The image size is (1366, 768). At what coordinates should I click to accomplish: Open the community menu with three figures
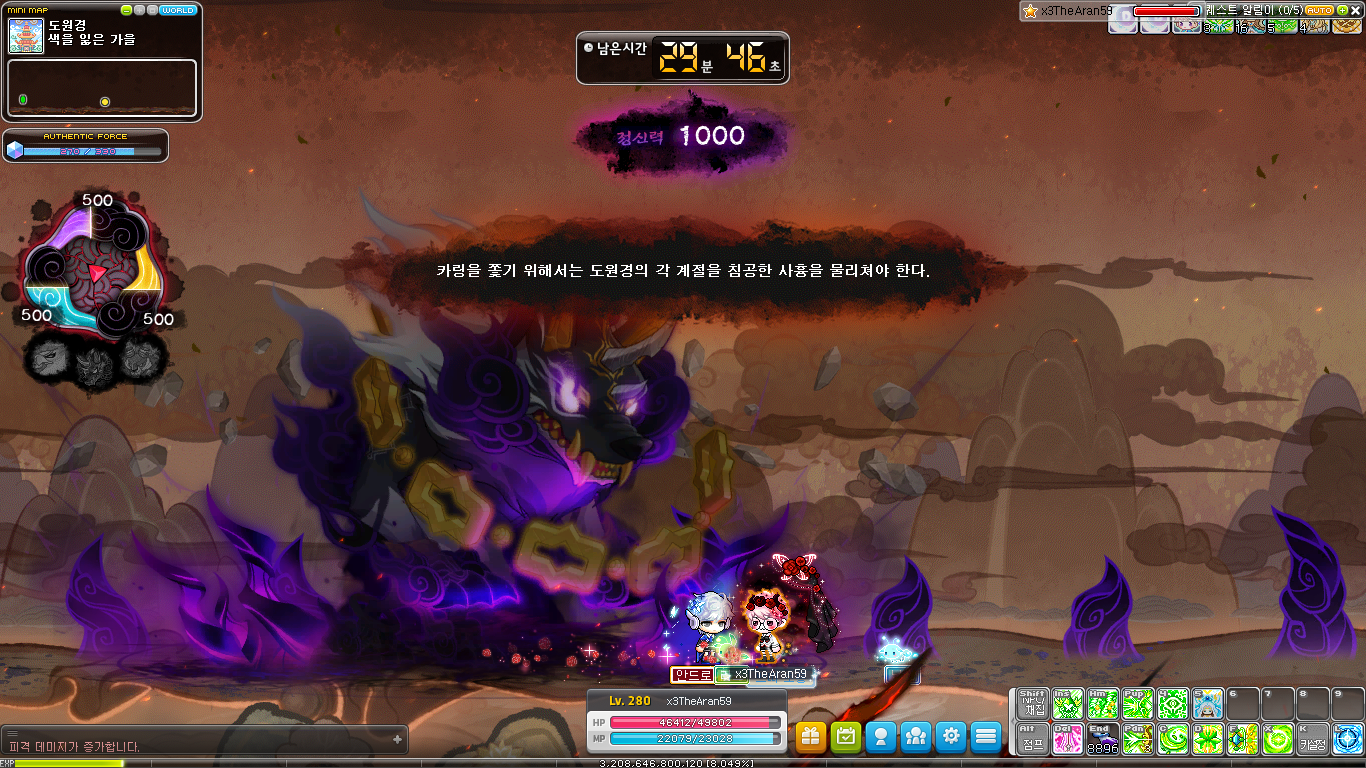tap(916, 737)
